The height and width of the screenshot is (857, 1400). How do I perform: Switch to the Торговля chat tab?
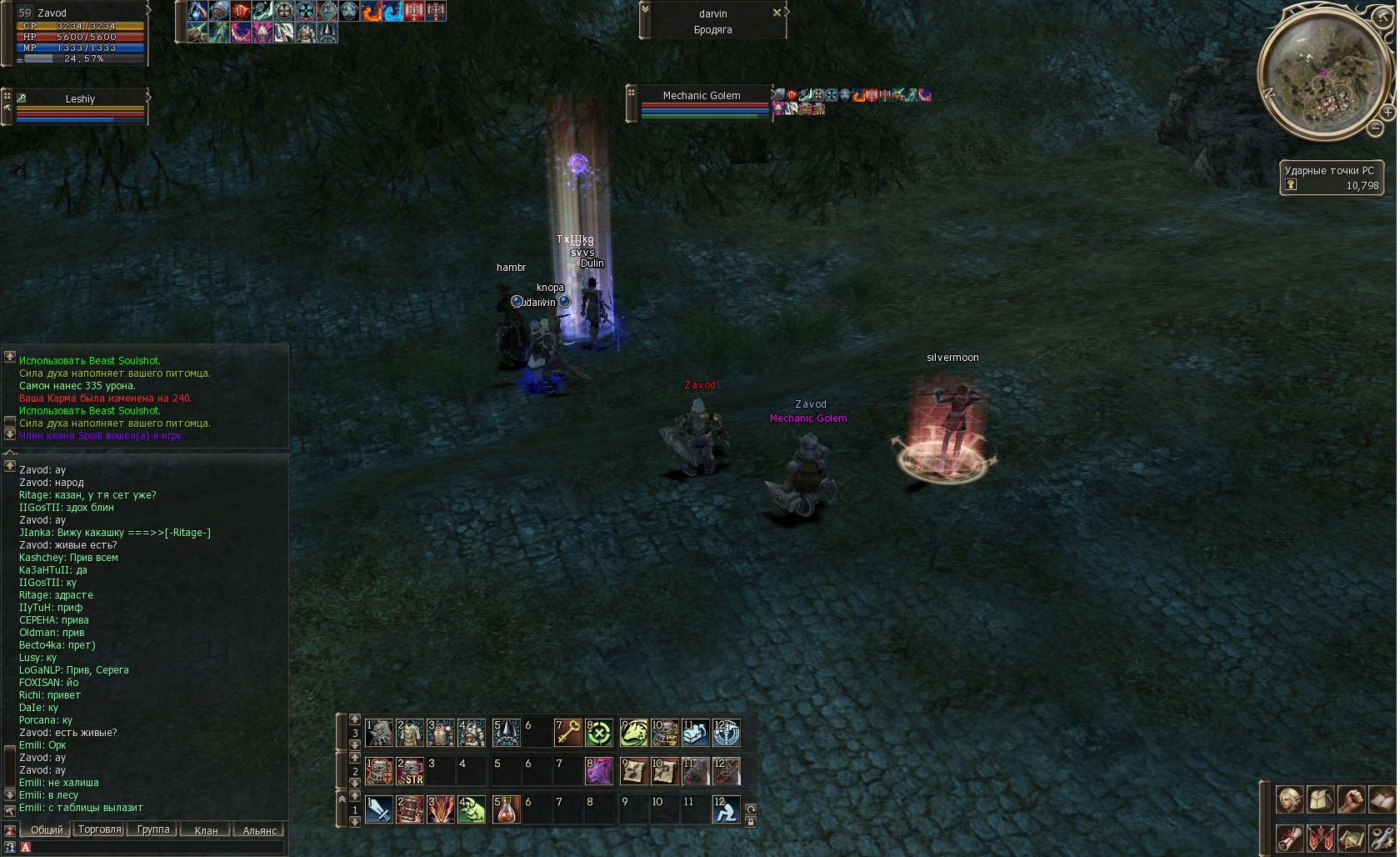click(x=99, y=829)
